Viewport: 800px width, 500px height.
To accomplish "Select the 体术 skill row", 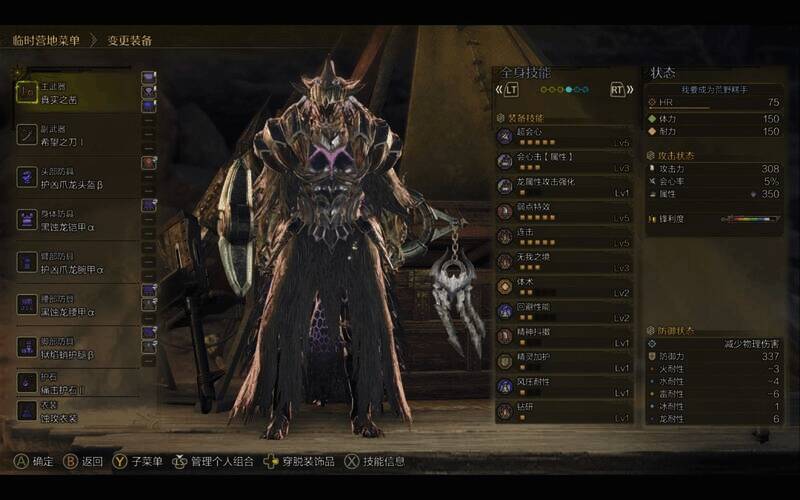I will point(565,287).
